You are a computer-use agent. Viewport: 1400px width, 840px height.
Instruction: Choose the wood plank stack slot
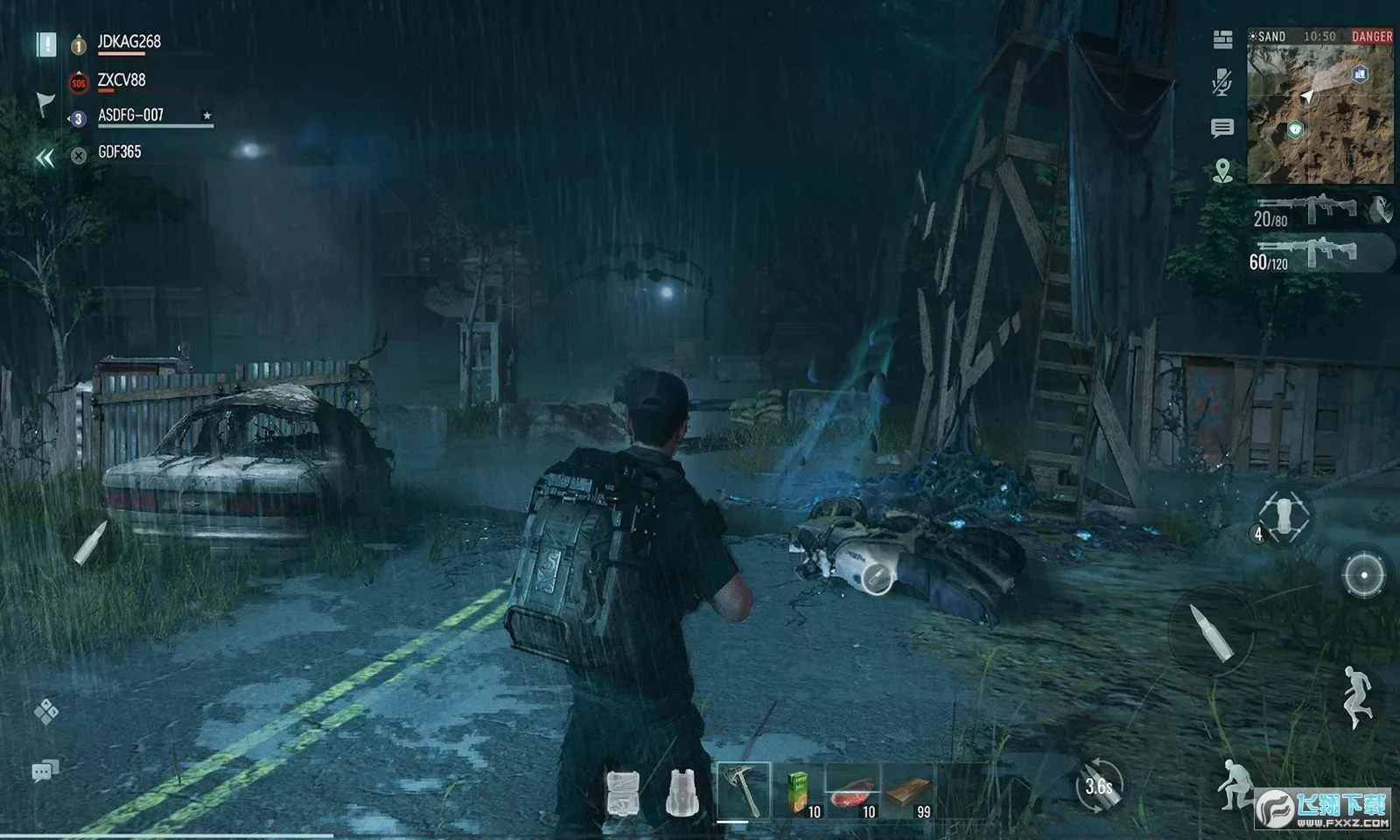[x=908, y=790]
